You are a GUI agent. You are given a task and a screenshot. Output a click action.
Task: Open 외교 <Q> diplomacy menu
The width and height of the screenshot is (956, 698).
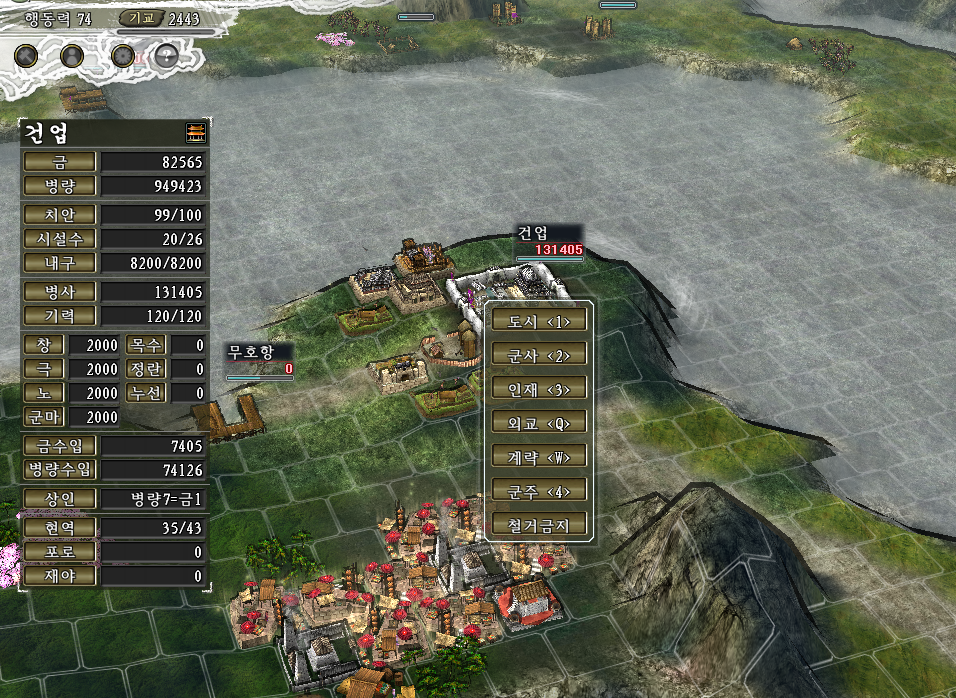pos(539,422)
